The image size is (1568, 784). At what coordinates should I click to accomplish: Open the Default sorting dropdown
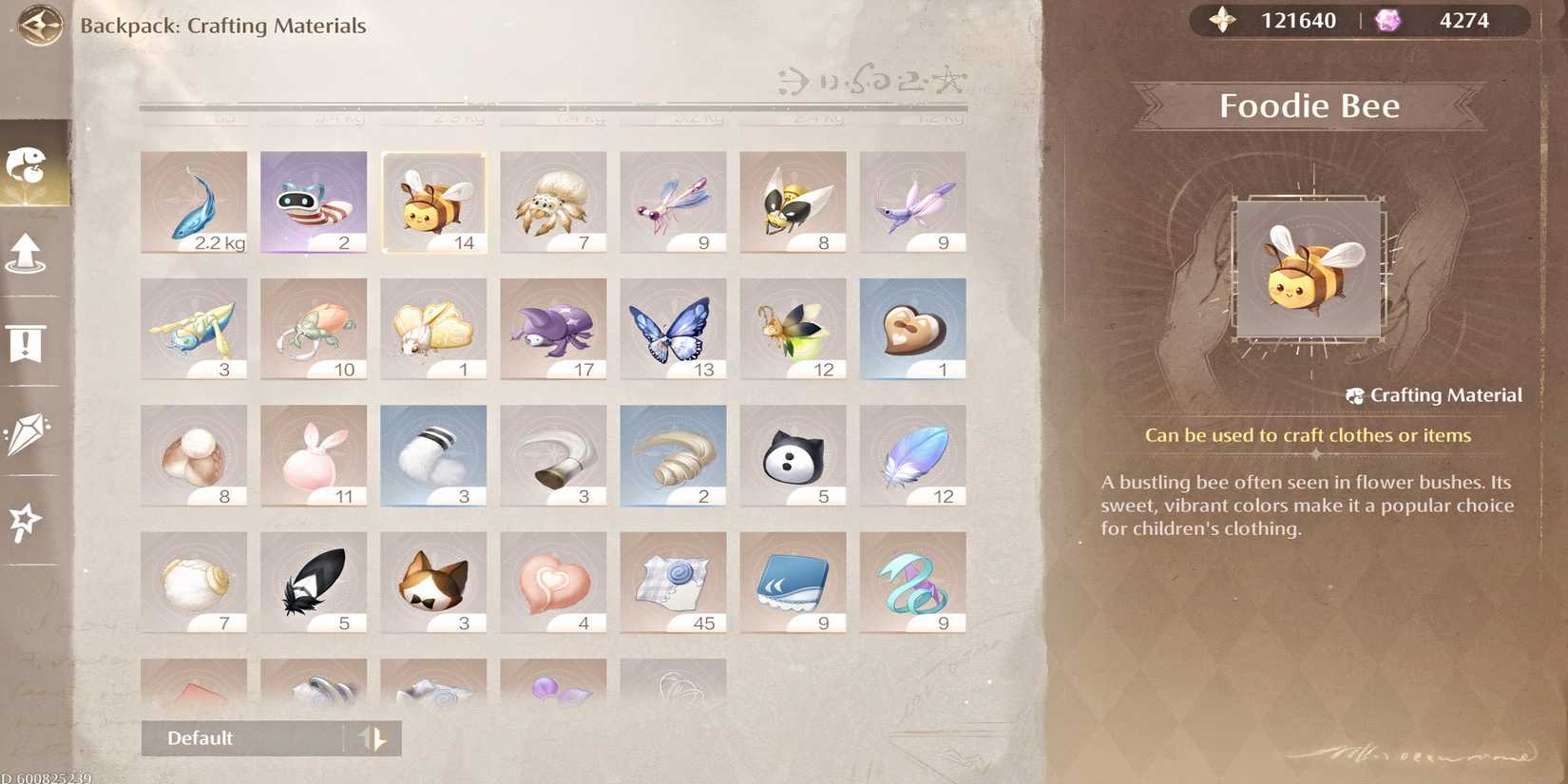point(238,737)
